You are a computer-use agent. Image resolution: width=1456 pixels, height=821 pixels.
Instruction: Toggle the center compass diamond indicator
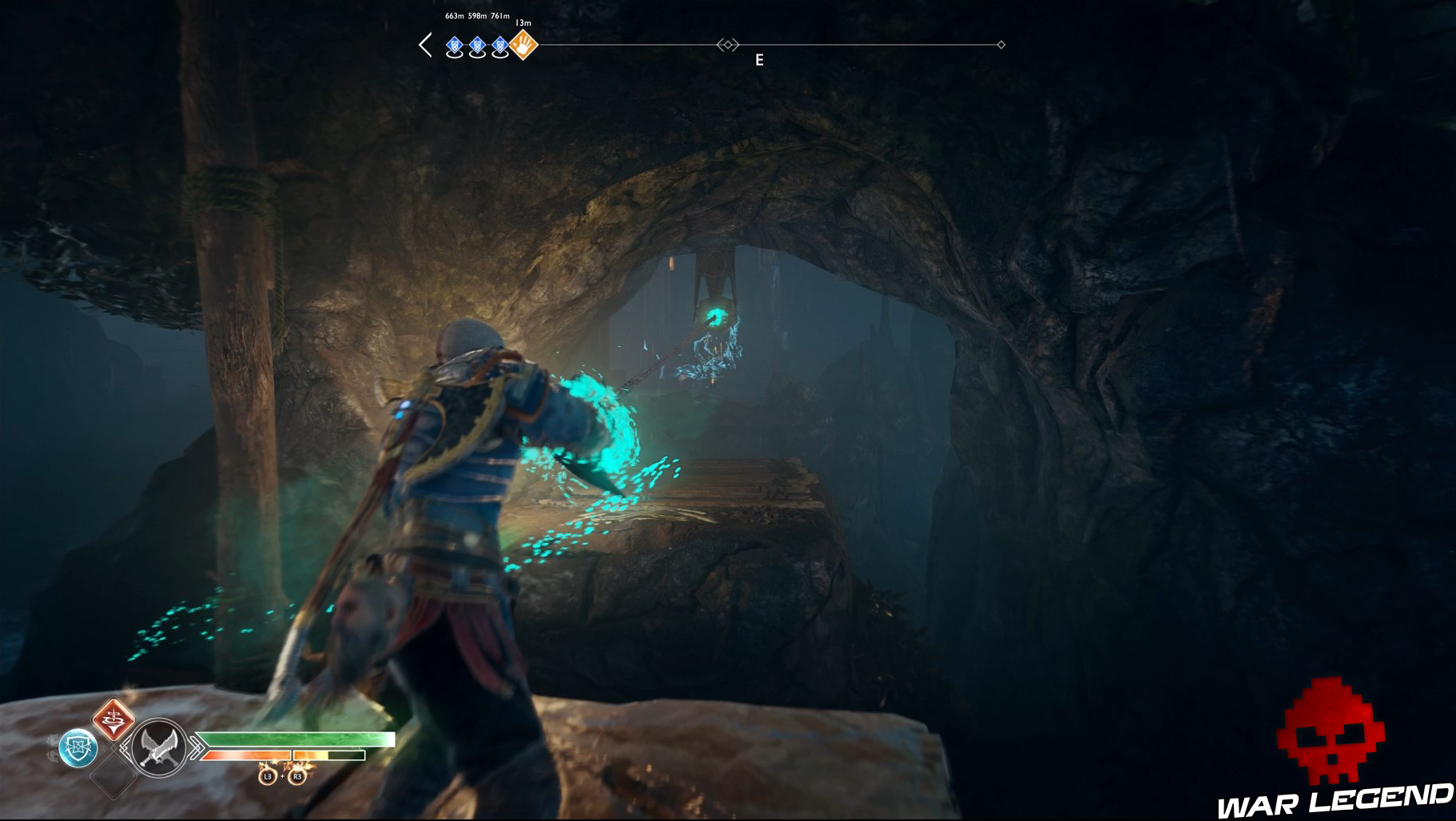pos(729,46)
